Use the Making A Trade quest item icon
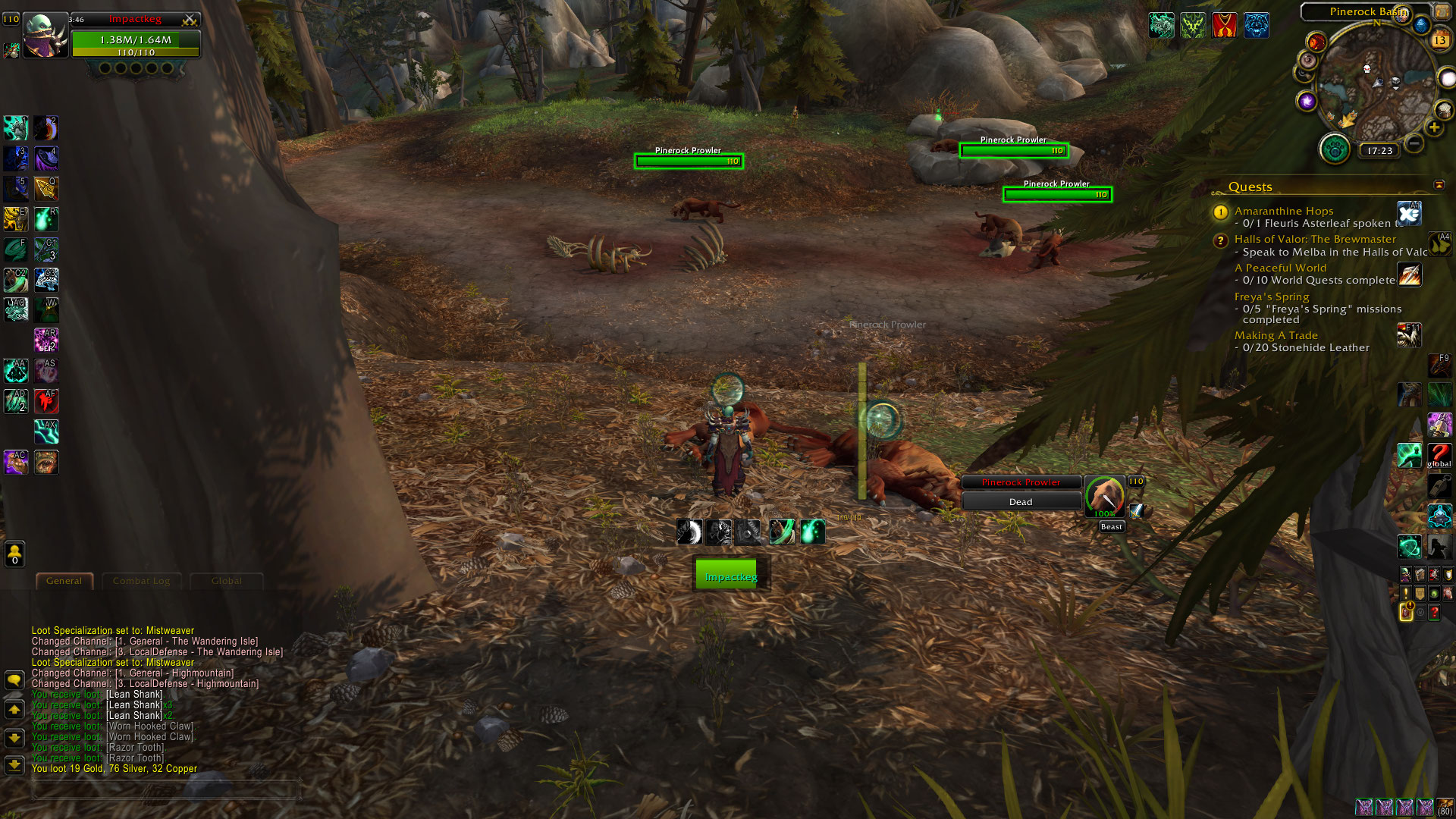Screen dimensions: 1456x819 [x=1409, y=334]
